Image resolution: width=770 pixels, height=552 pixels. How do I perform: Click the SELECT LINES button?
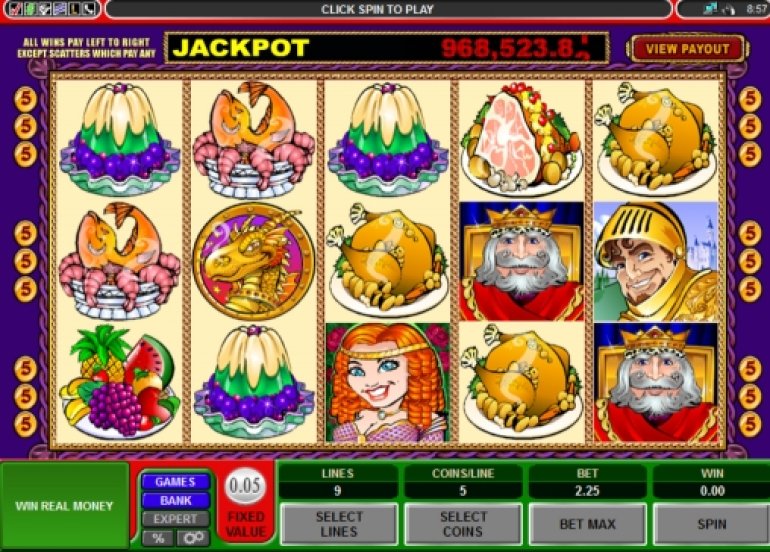tap(339, 524)
